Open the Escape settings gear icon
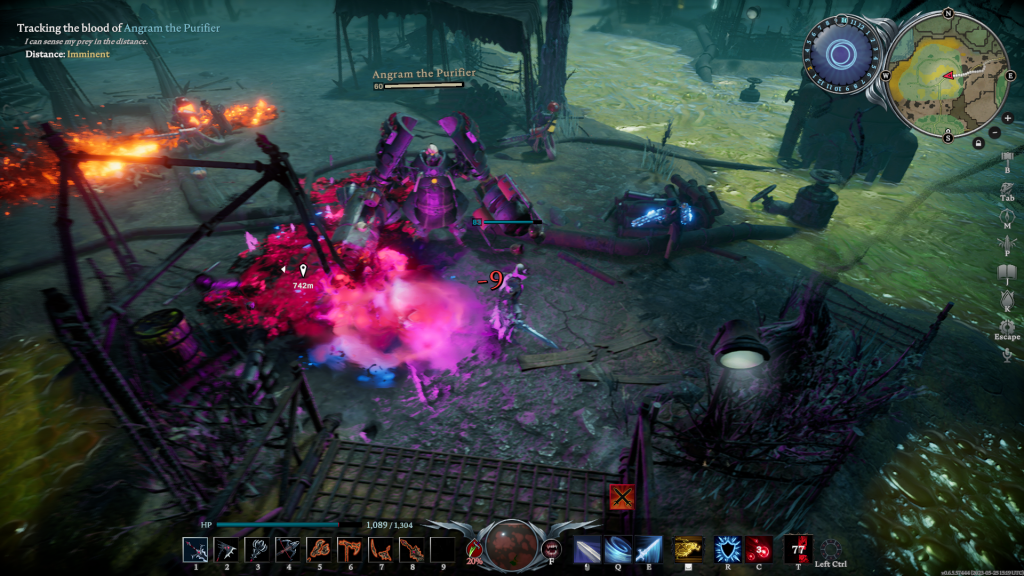This screenshot has height=576, width=1024. (x=1007, y=325)
